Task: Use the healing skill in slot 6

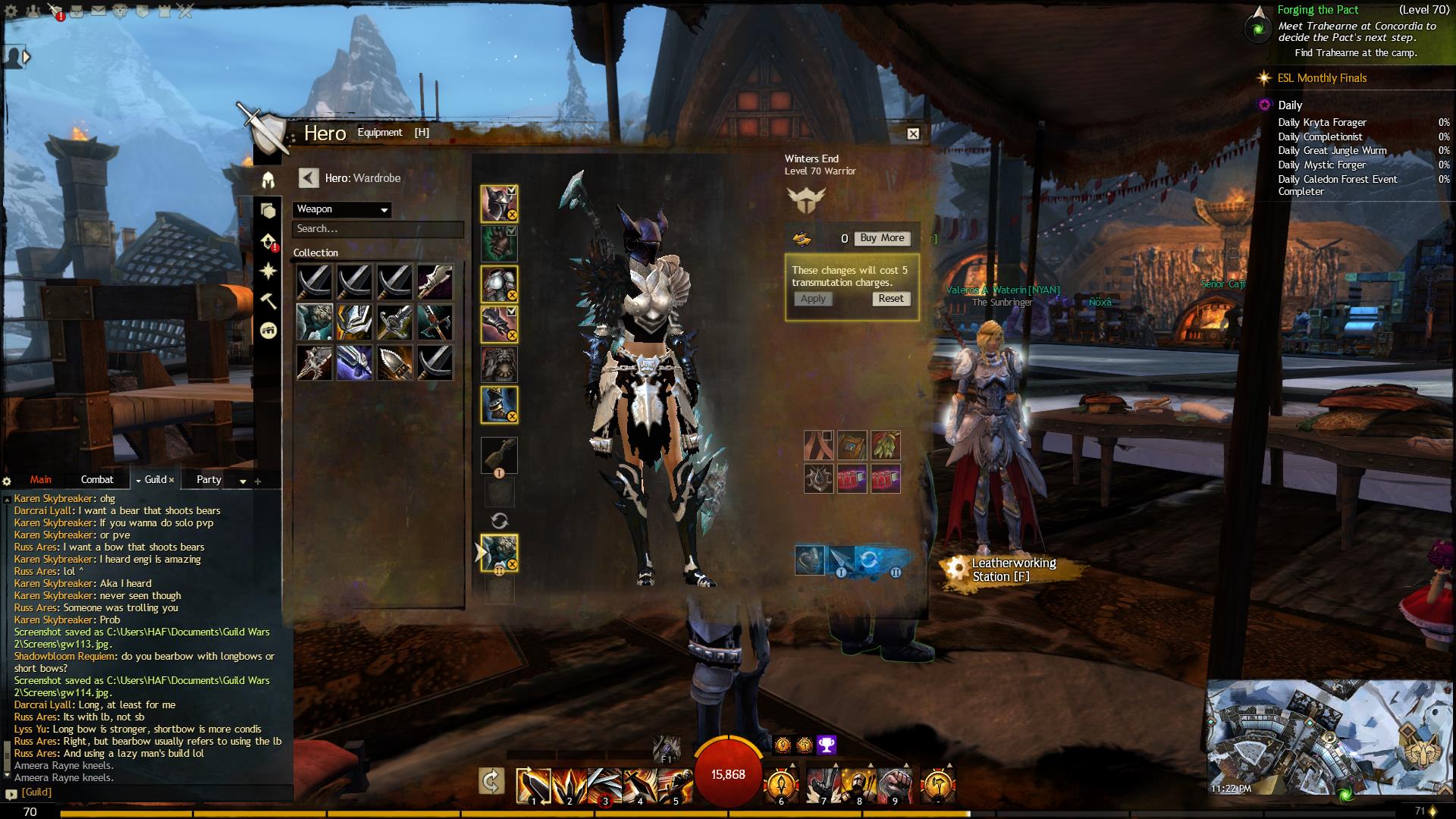Action: (x=781, y=784)
